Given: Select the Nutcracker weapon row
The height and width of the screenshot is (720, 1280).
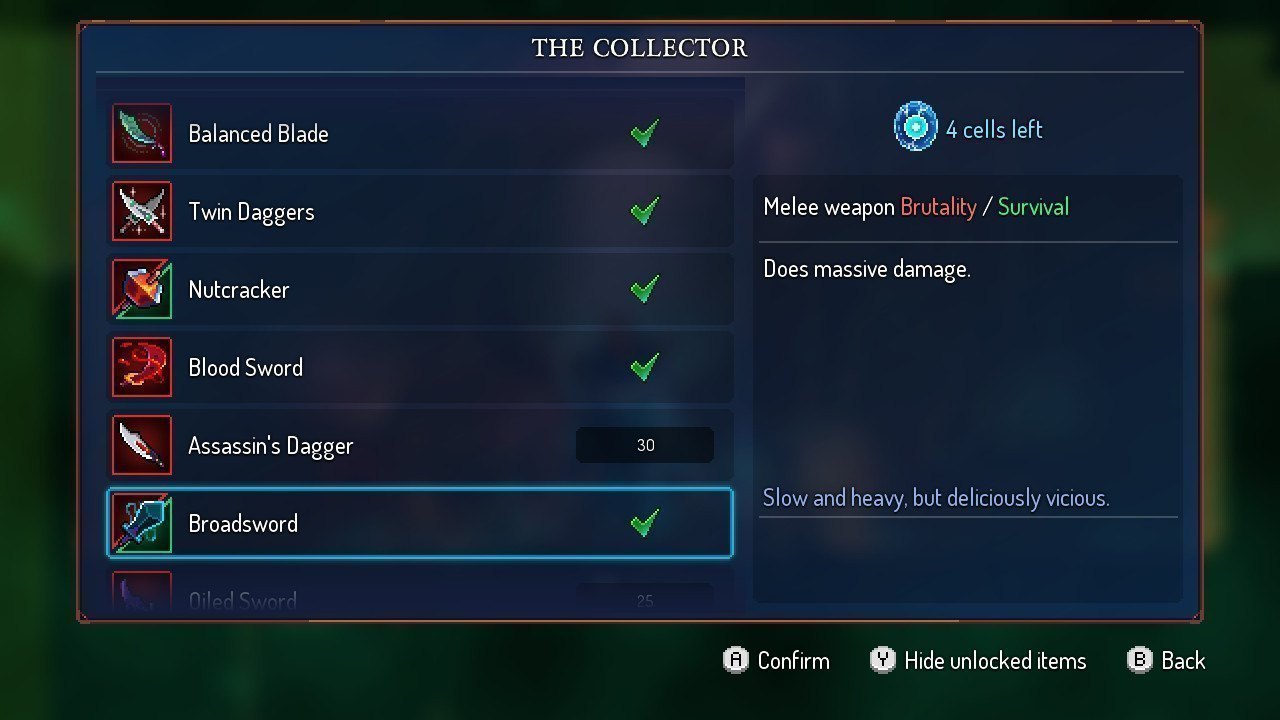Looking at the screenshot, I should 420,289.
